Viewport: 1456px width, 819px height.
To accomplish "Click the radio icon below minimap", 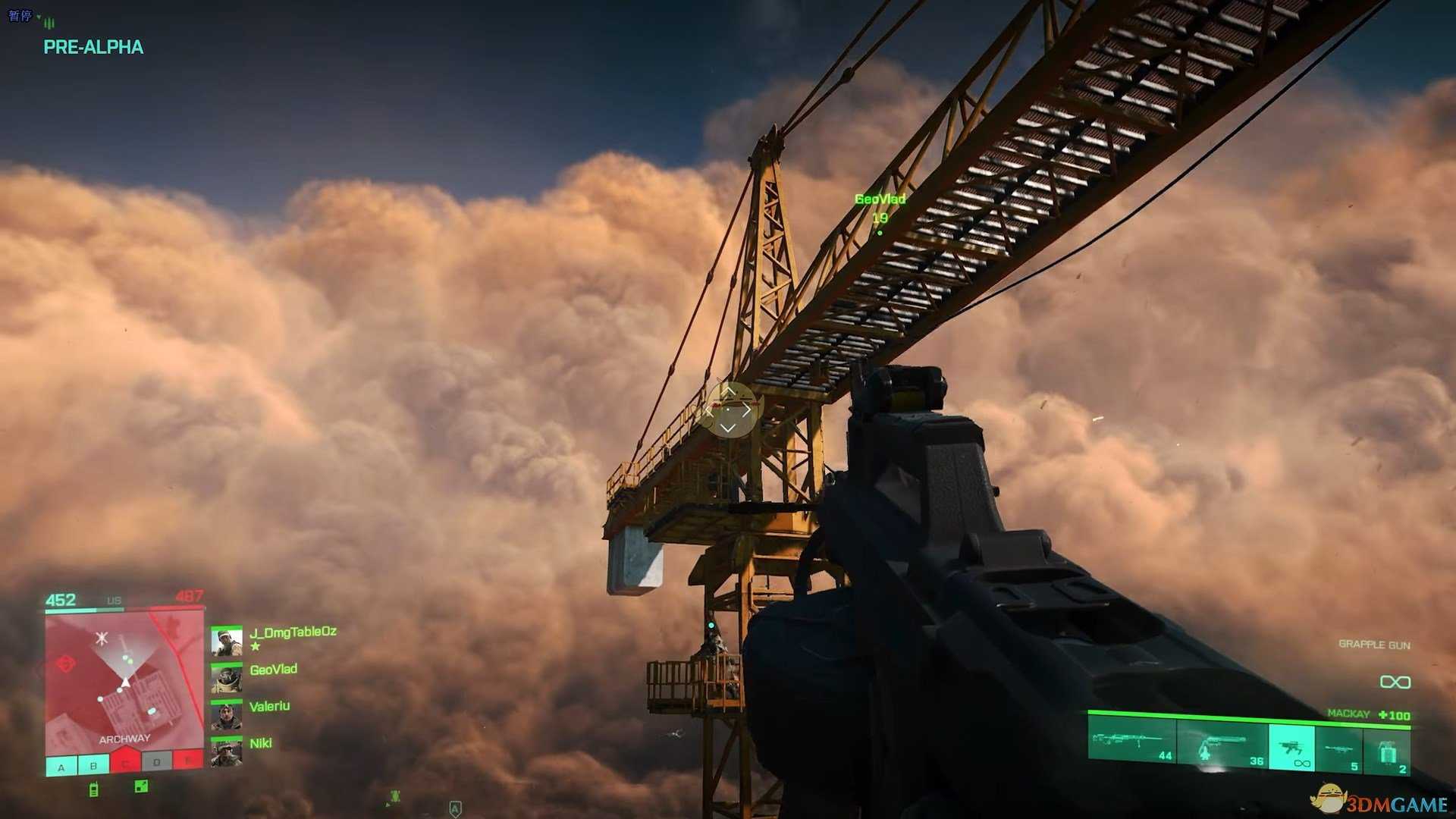I will coord(93,789).
